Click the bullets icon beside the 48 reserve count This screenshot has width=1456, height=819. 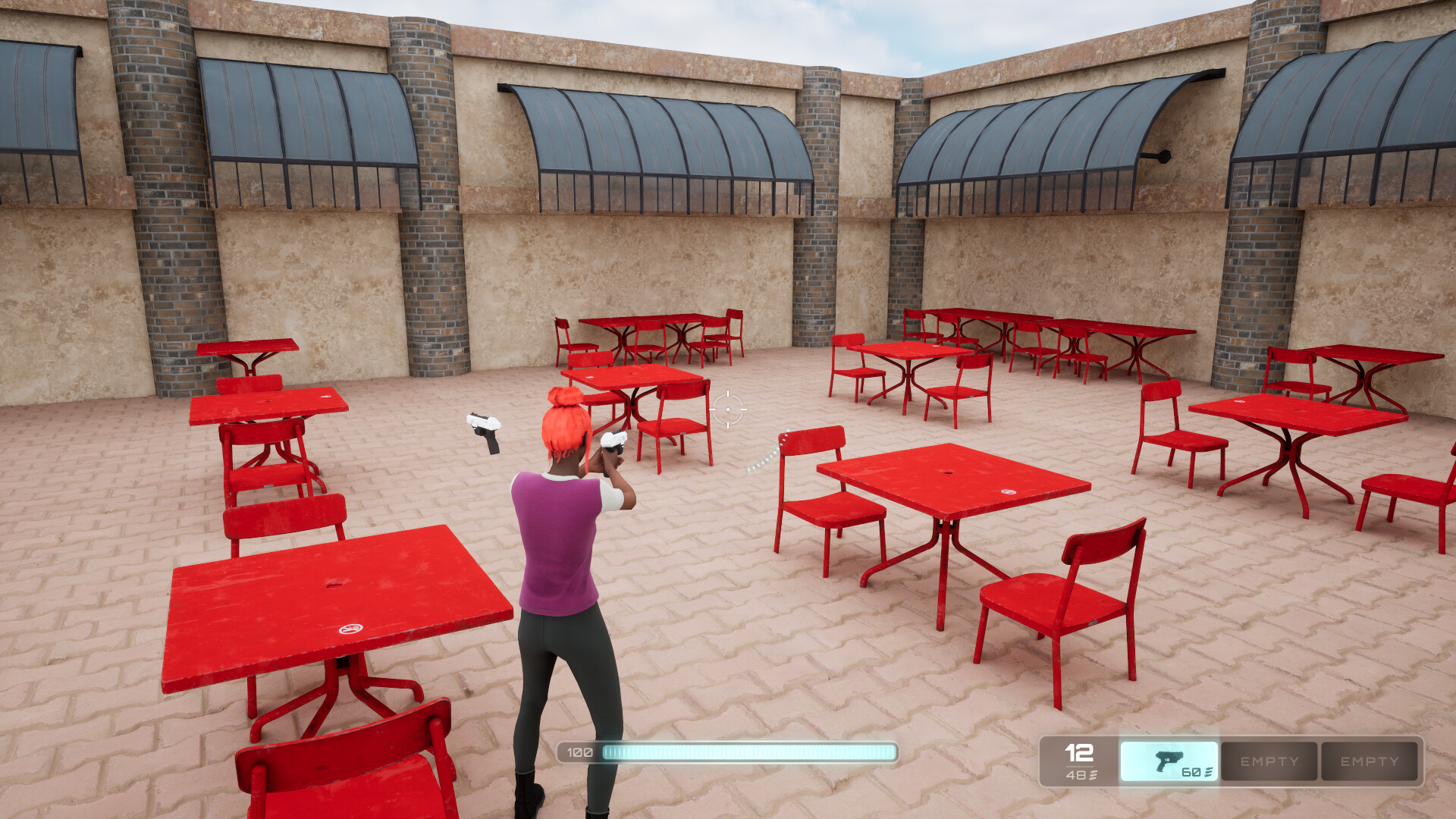tap(1092, 774)
